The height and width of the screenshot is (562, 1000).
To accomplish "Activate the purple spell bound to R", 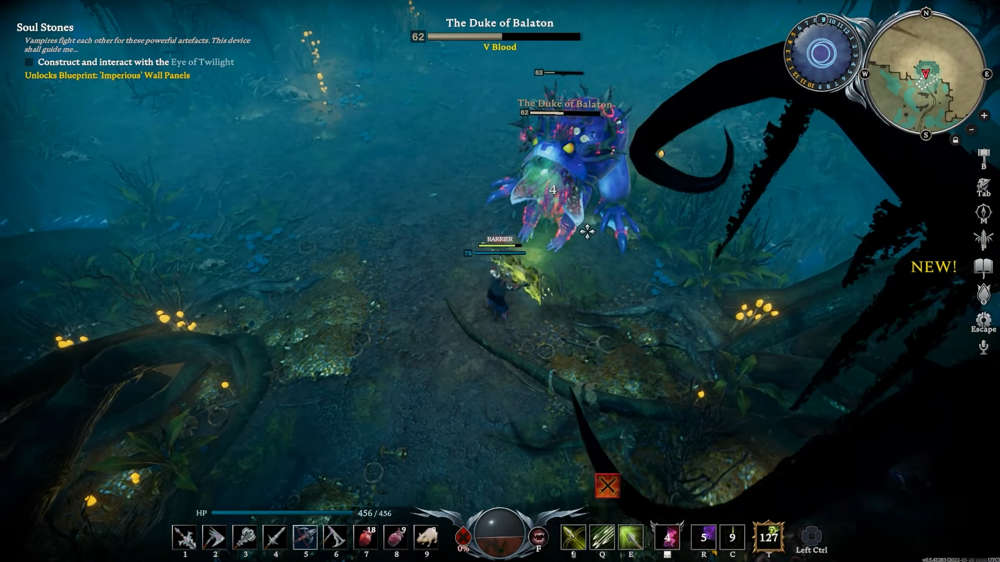I will (x=704, y=537).
